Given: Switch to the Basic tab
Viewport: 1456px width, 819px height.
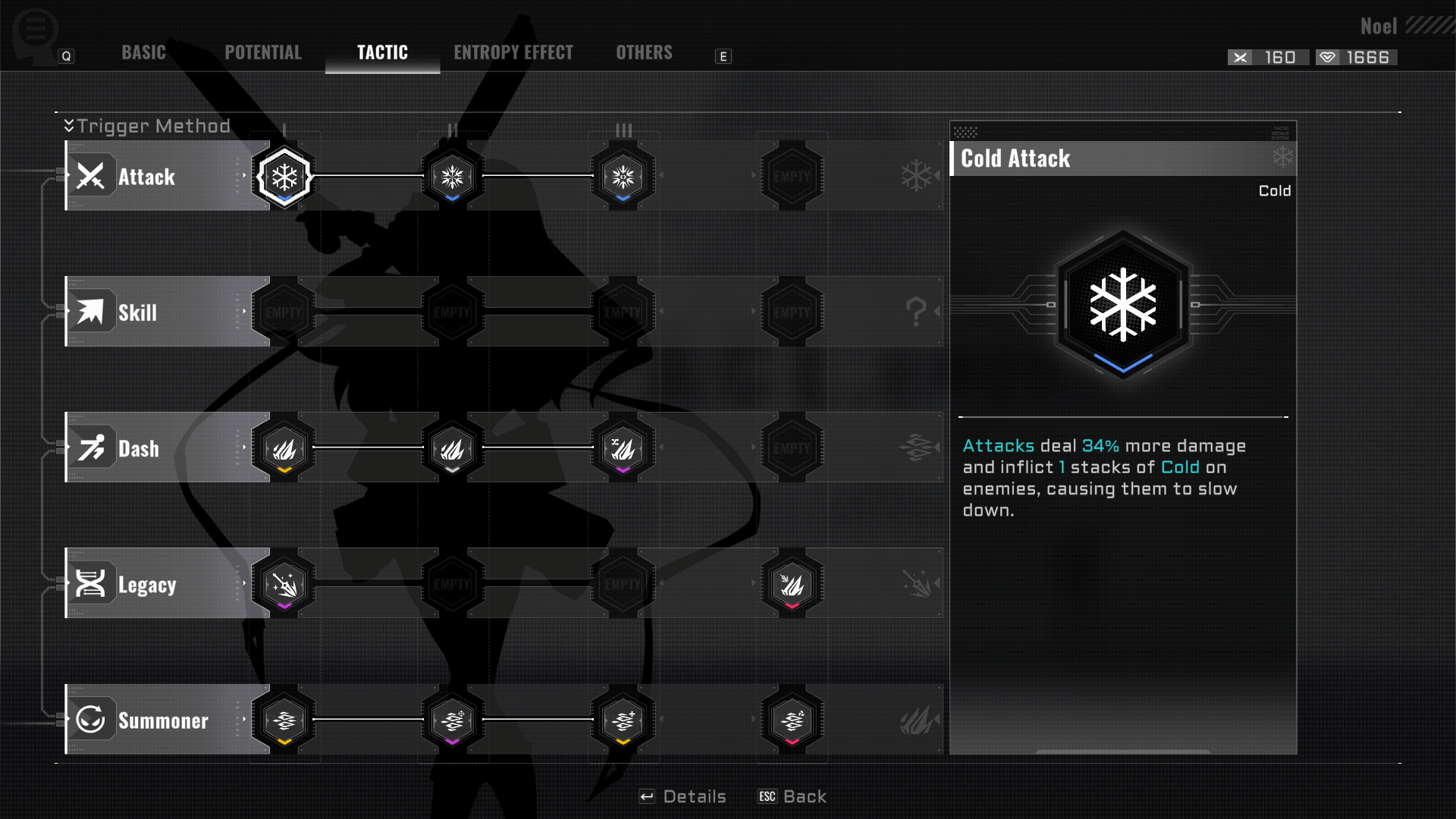Looking at the screenshot, I should tap(143, 52).
